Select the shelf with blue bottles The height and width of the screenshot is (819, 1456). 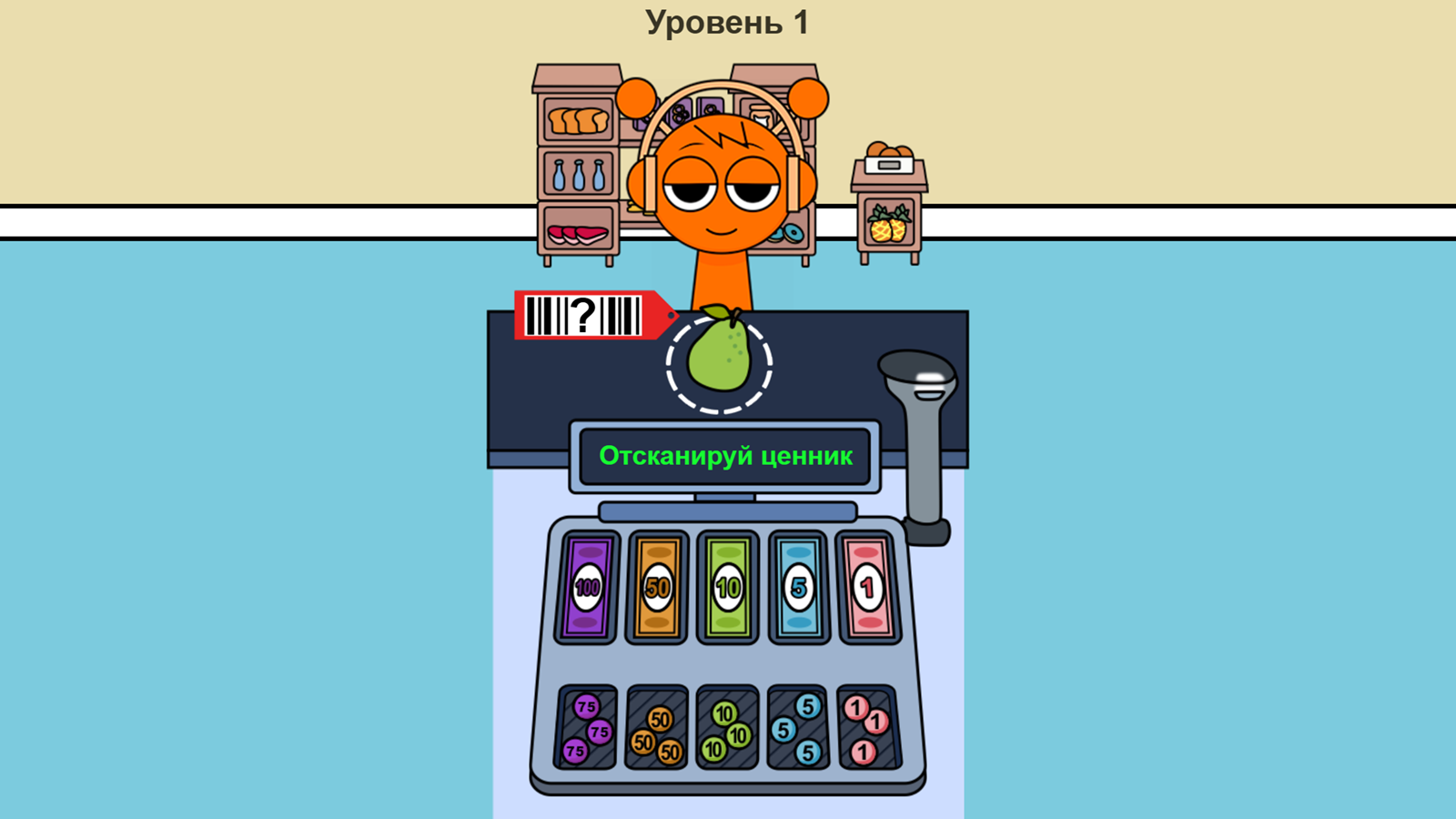pos(580,176)
